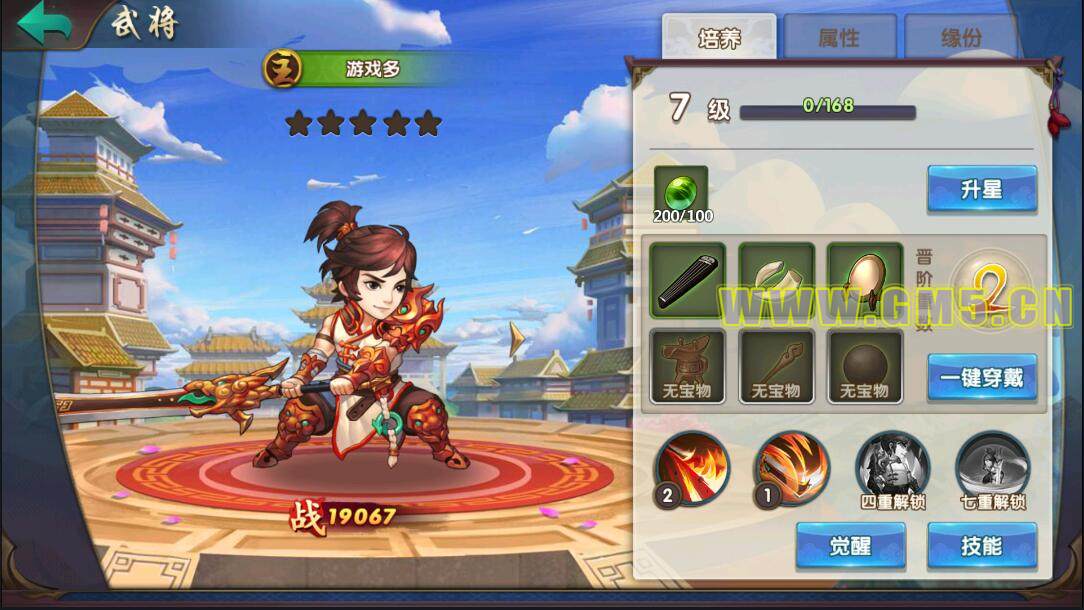This screenshot has height=610, width=1084.
Task: Open the 技能 skills button
Action: (981, 546)
